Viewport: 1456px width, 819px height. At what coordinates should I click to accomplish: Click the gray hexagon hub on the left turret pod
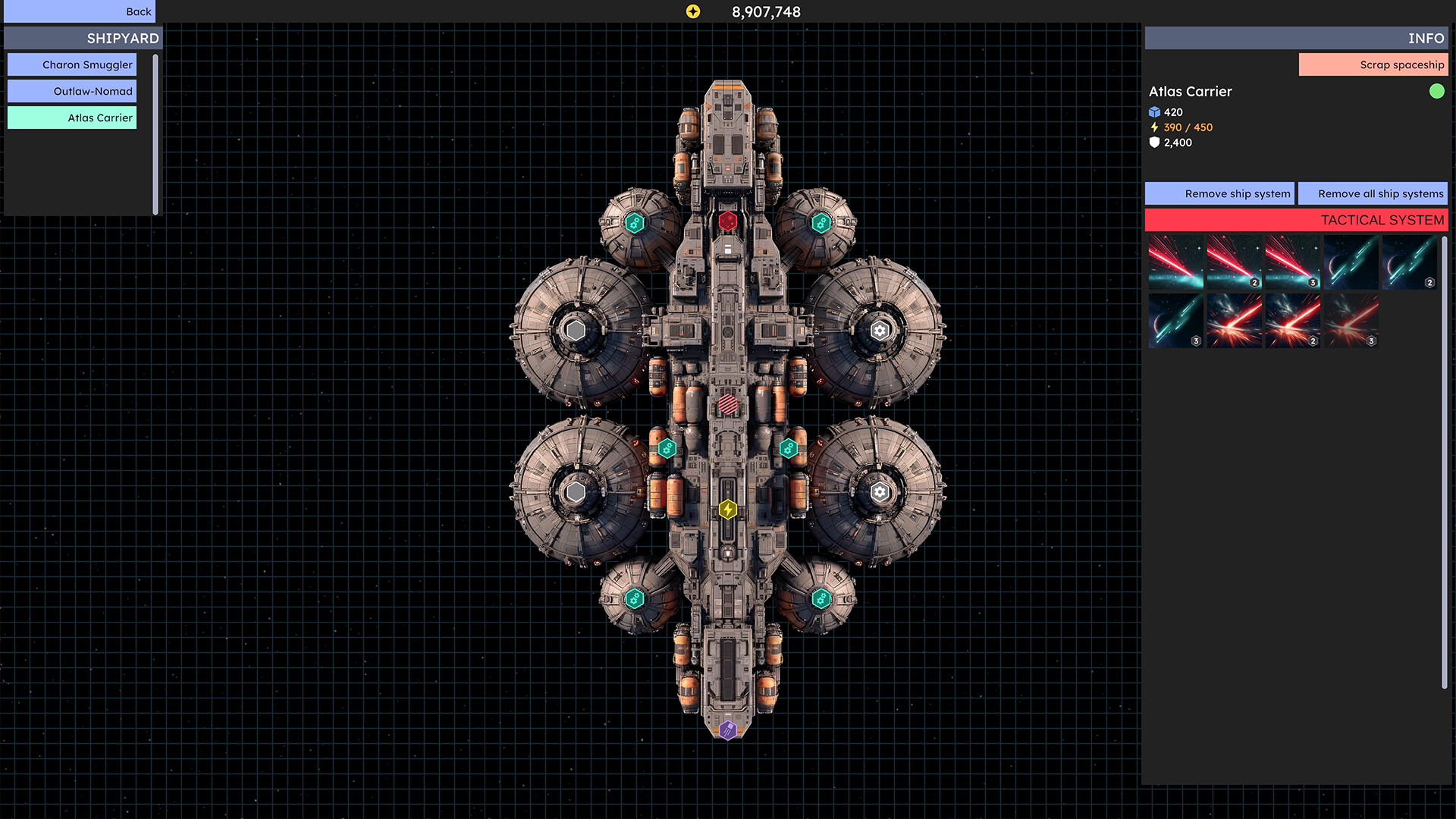(576, 330)
